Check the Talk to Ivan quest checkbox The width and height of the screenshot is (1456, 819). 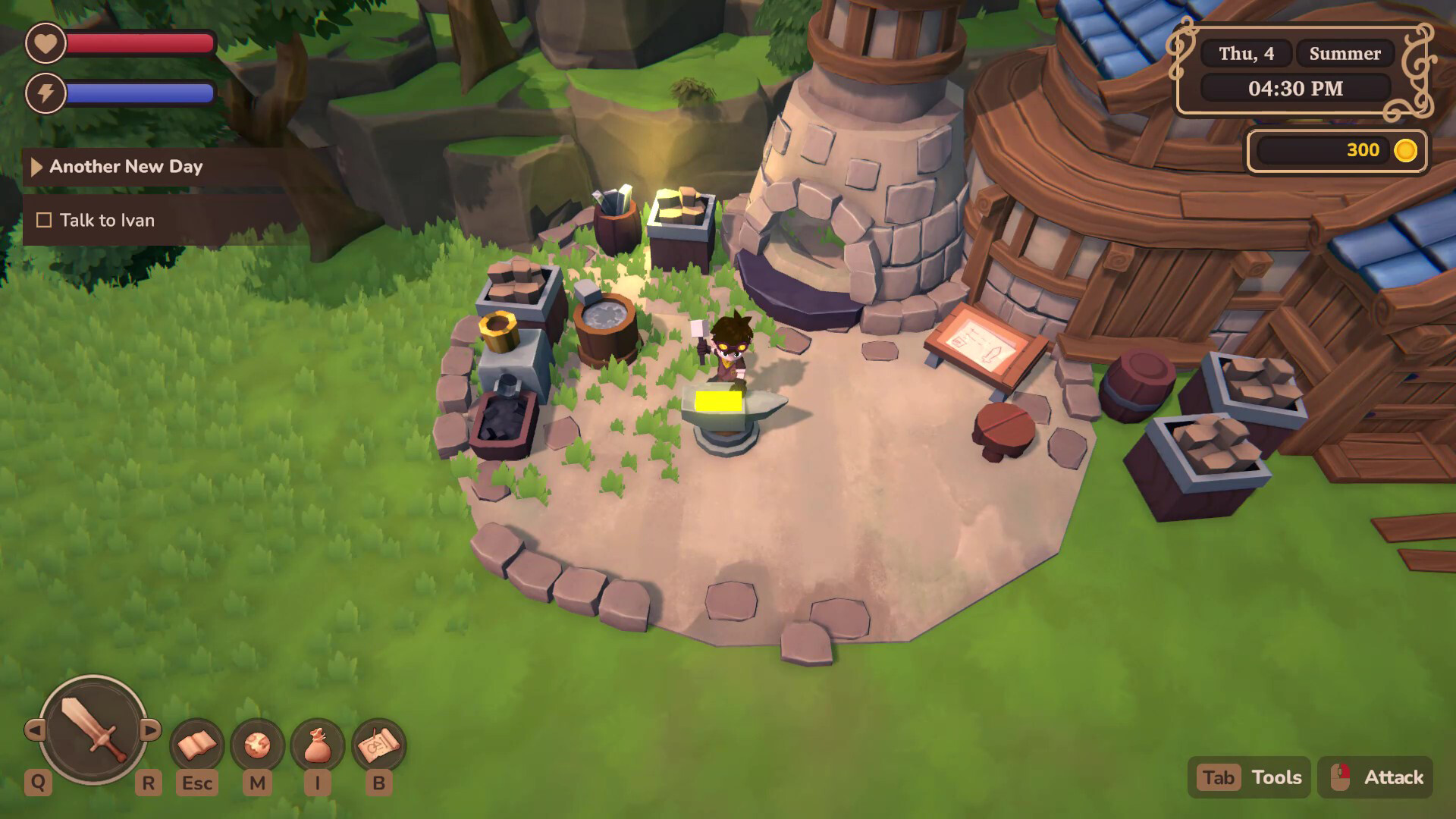[x=43, y=220]
